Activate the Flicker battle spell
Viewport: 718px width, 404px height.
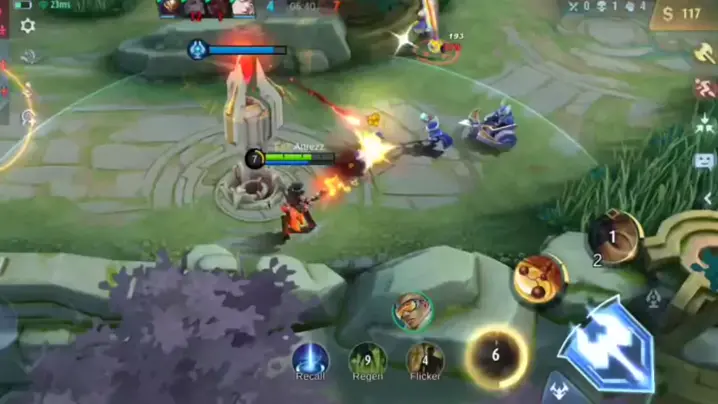[x=425, y=360]
